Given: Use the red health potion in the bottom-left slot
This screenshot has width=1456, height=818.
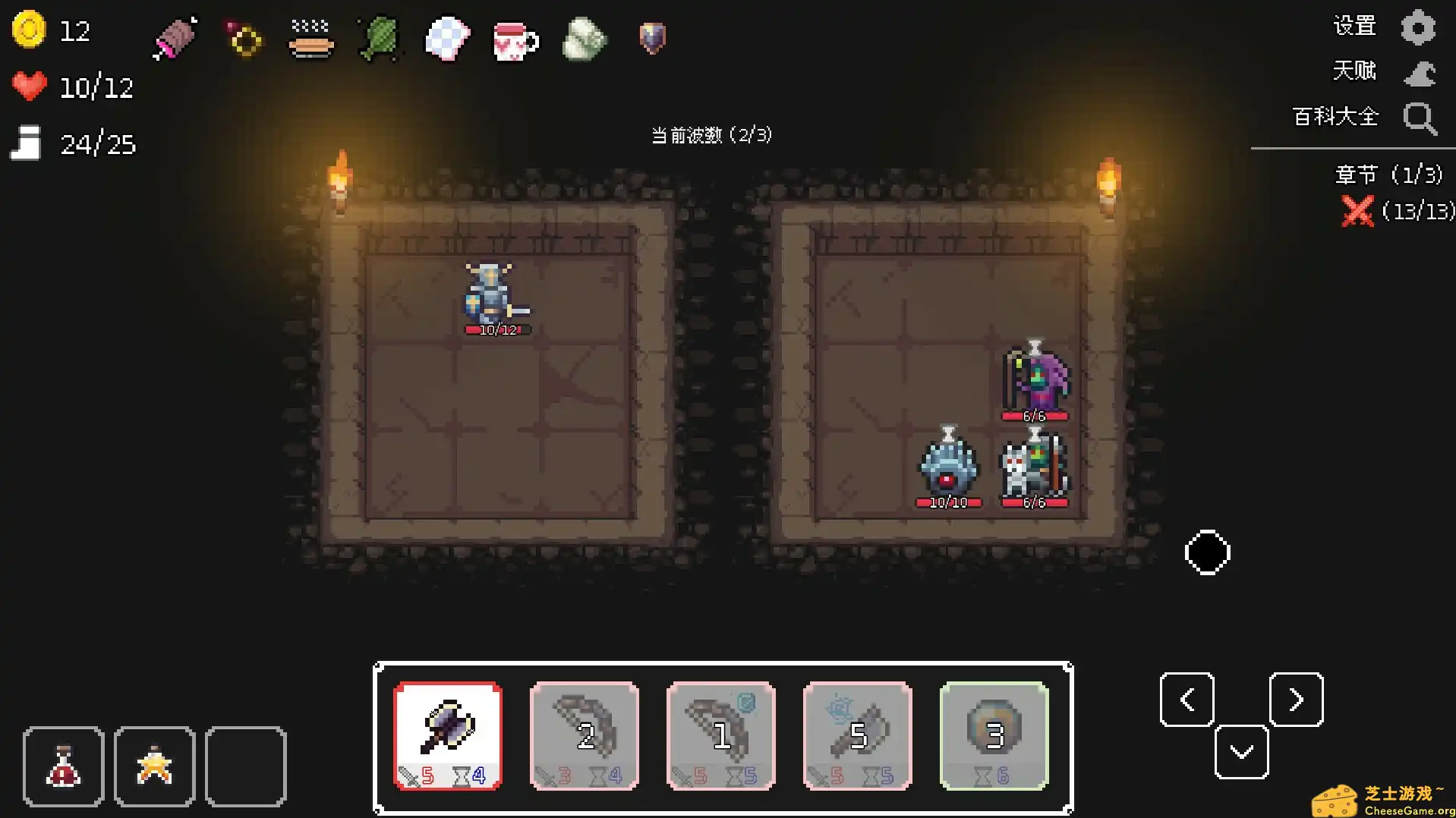Looking at the screenshot, I should click(x=64, y=766).
